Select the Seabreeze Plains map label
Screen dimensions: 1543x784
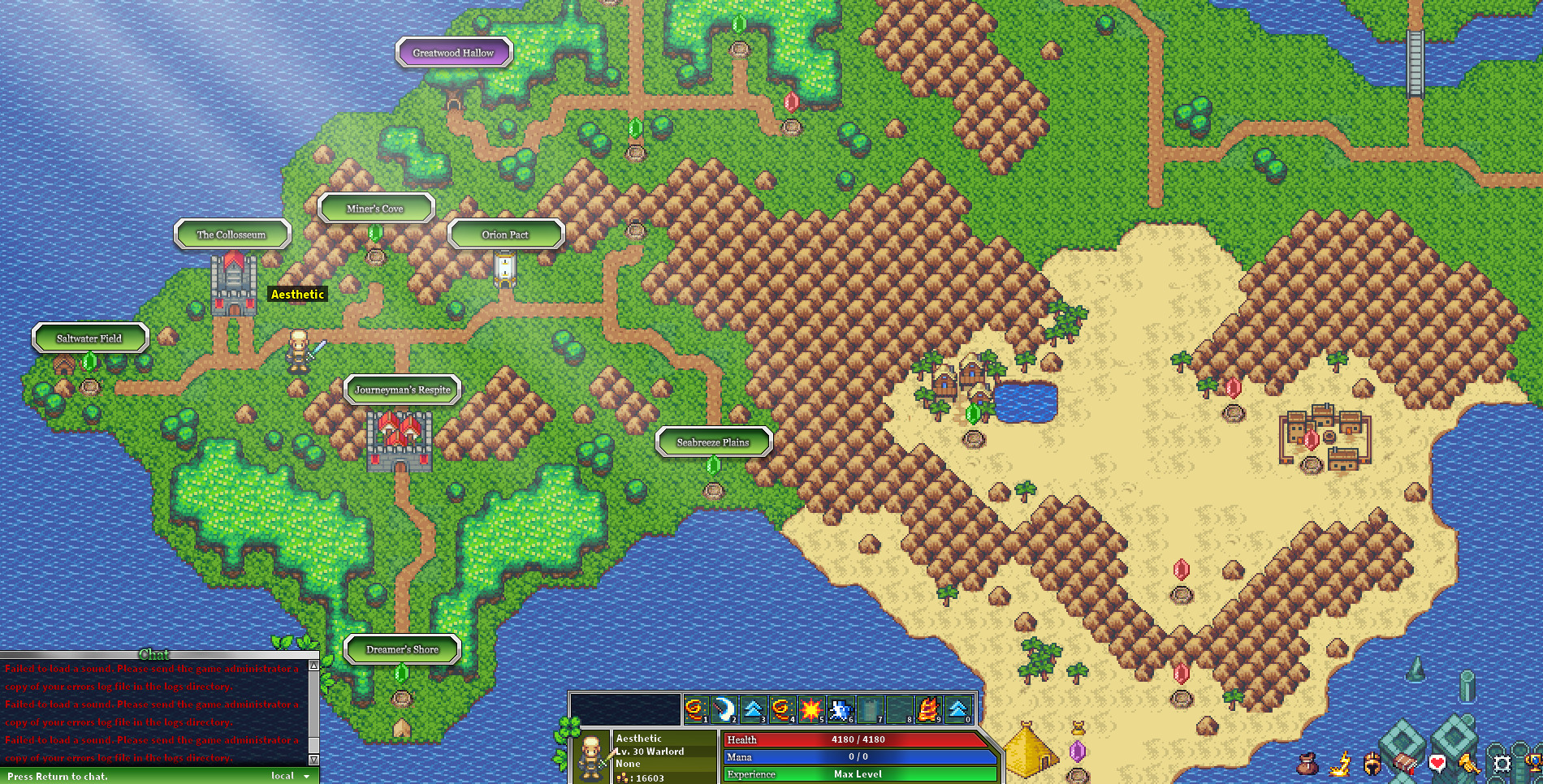[713, 442]
